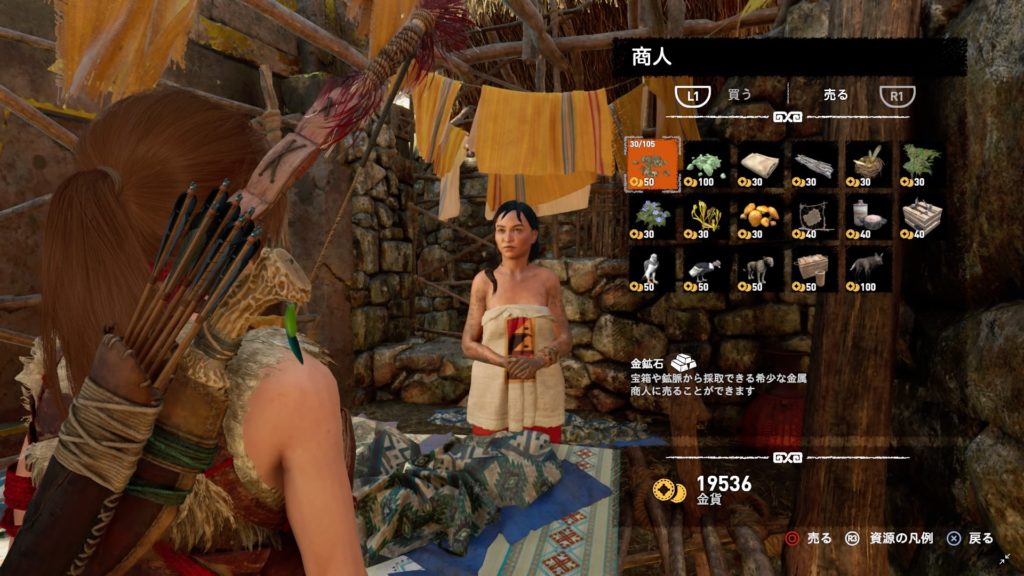Switch to the 売る (Sell) tab

[835, 95]
